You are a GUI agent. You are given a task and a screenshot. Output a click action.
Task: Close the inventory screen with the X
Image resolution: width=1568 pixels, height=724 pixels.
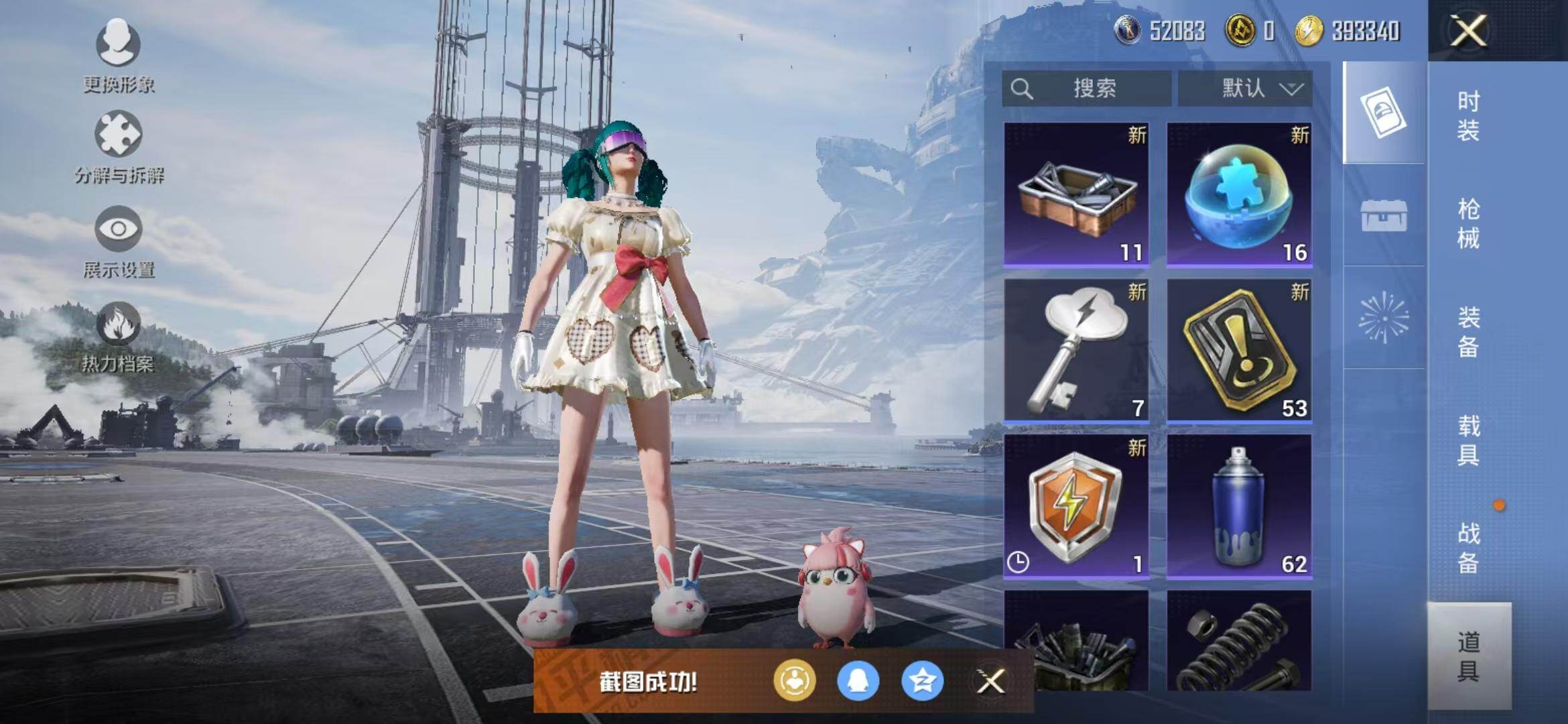coord(1468,31)
